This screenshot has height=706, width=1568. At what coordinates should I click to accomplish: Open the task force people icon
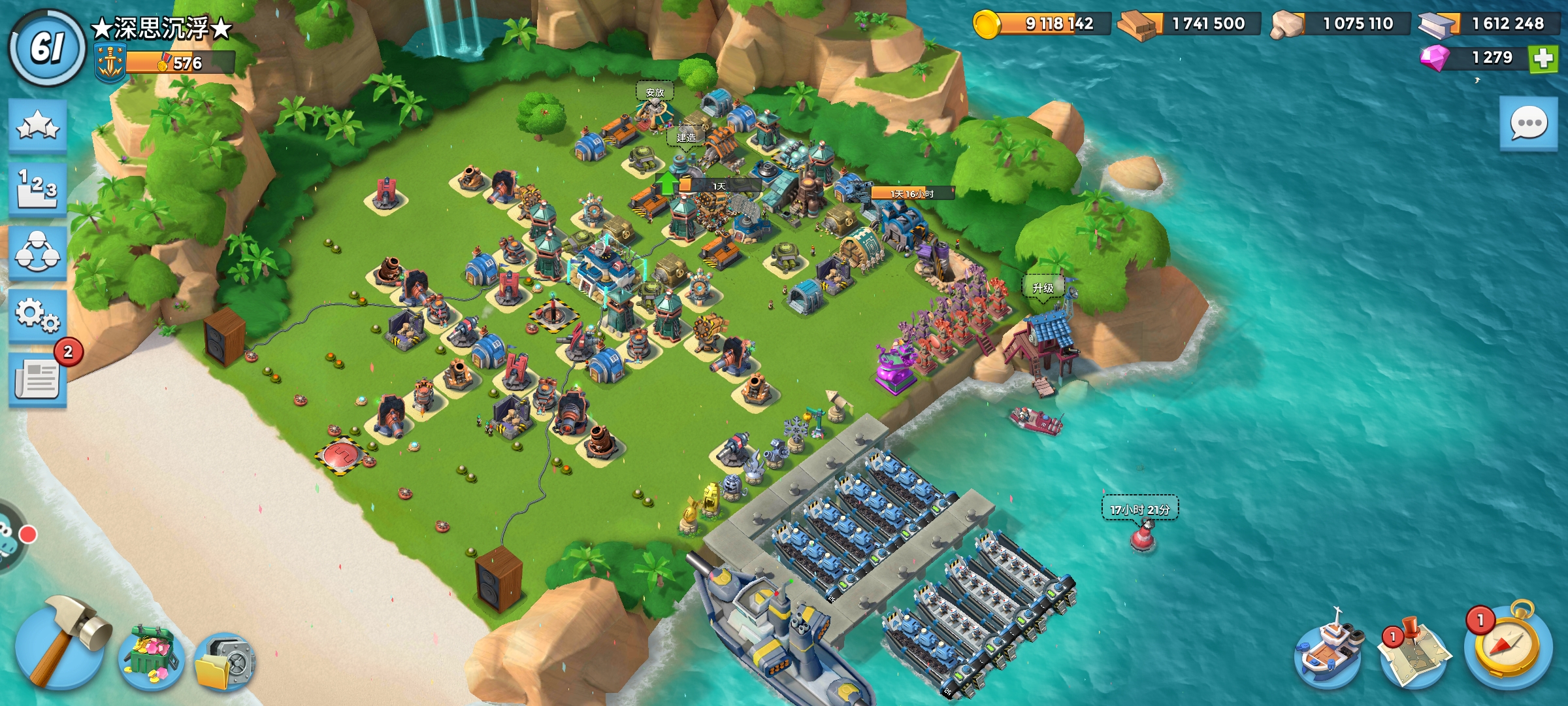tap(38, 252)
